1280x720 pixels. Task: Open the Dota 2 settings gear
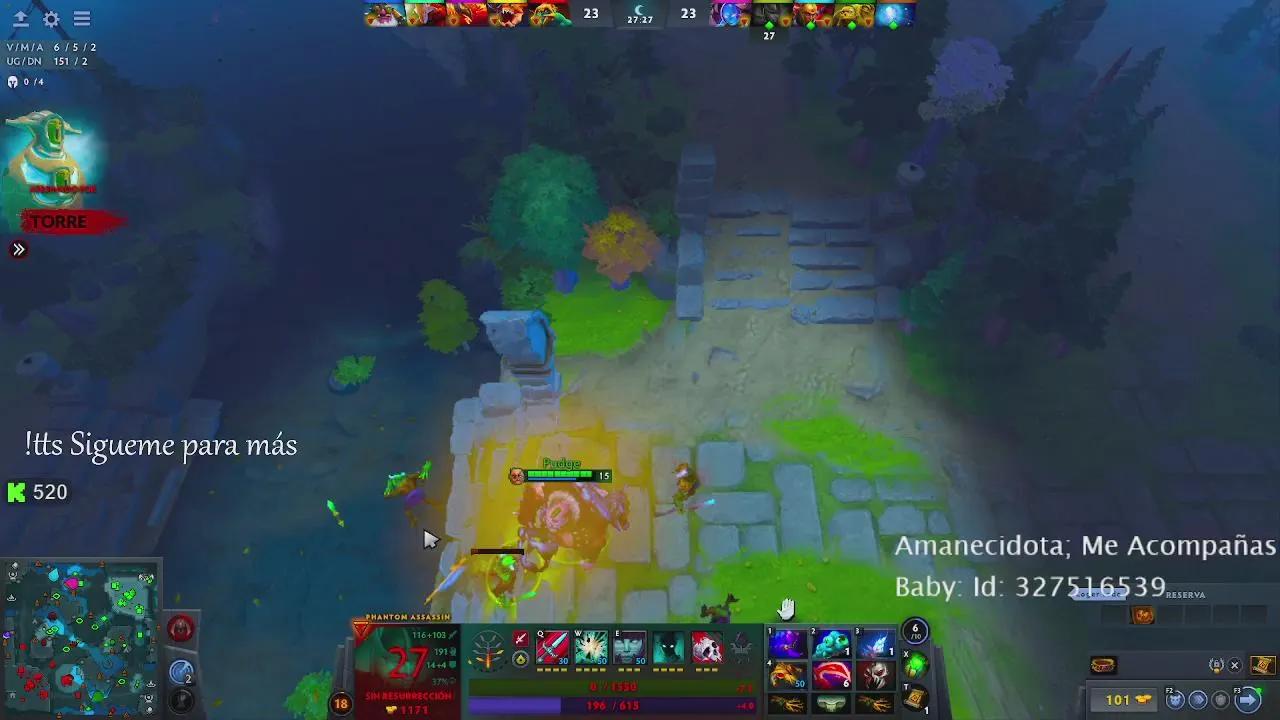53,18
